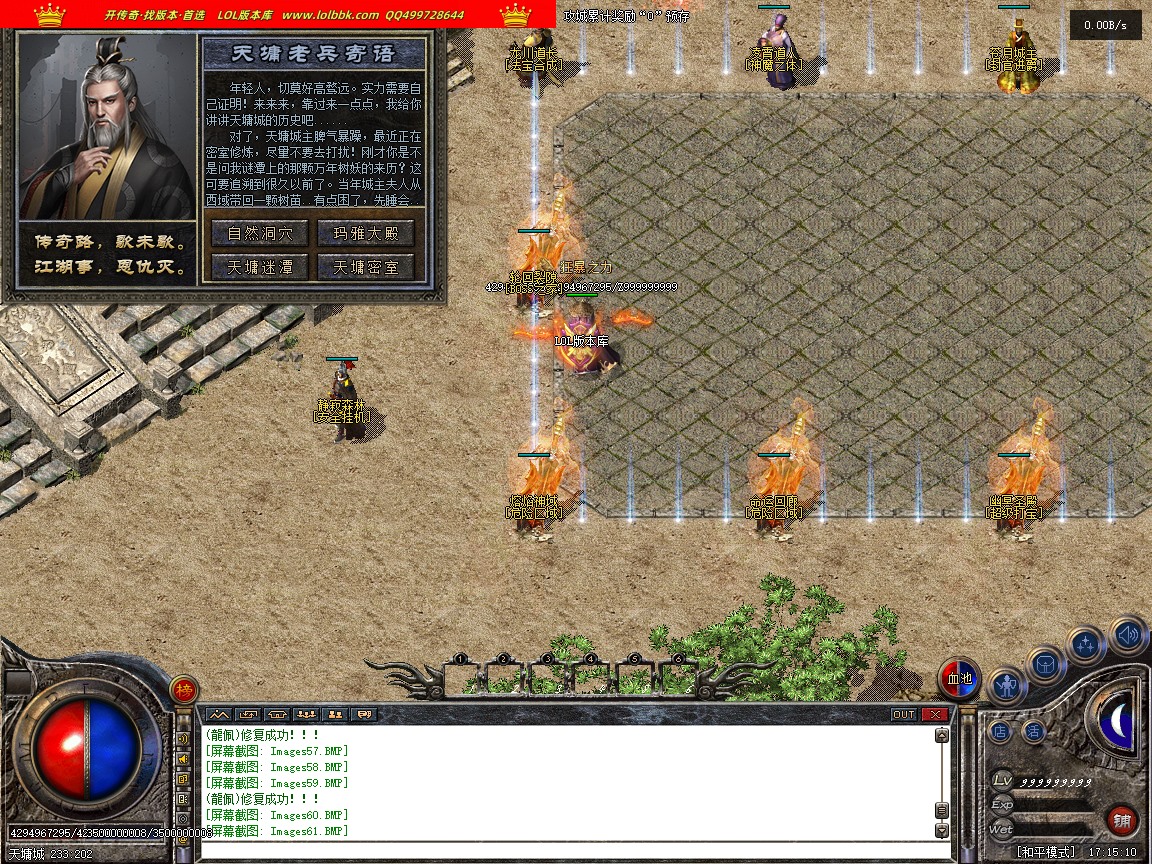
Task: Close the chat panel with red X
Action: [934, 714]
